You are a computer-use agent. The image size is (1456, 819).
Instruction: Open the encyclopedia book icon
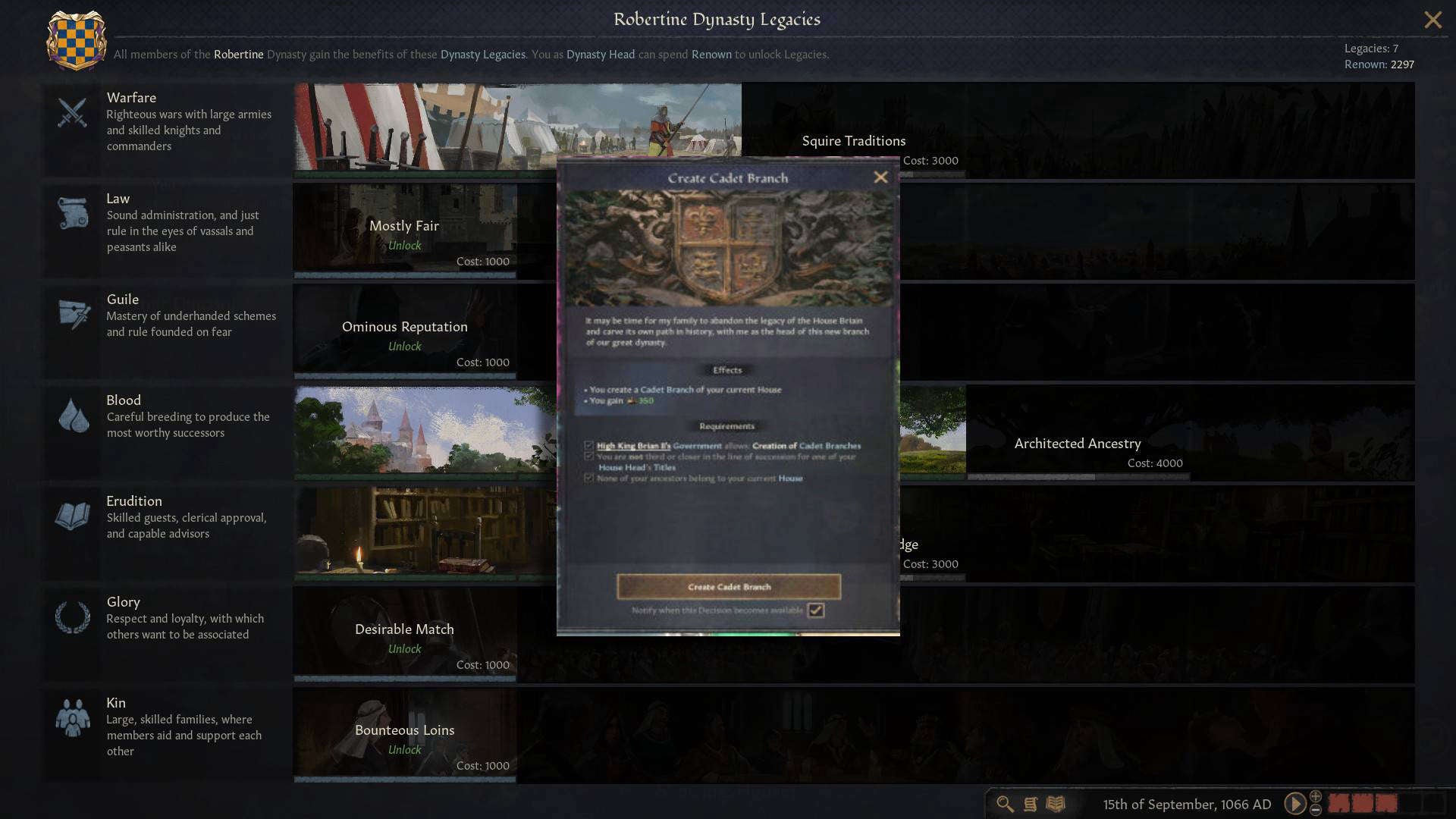[1055, 802]
